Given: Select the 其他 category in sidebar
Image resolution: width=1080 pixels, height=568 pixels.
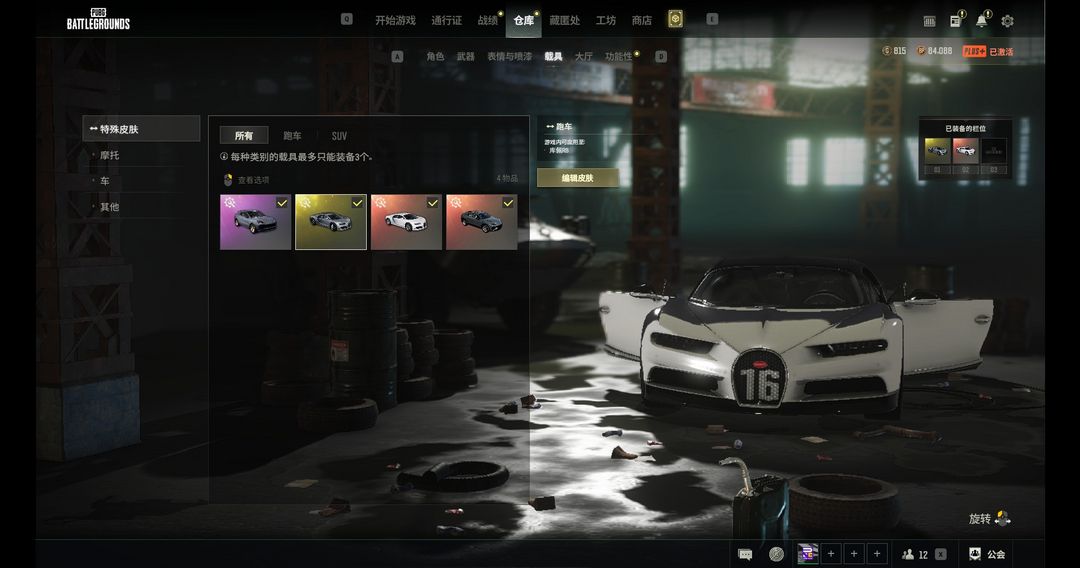Looking at the screenshot, I should (x=110, y=207).
